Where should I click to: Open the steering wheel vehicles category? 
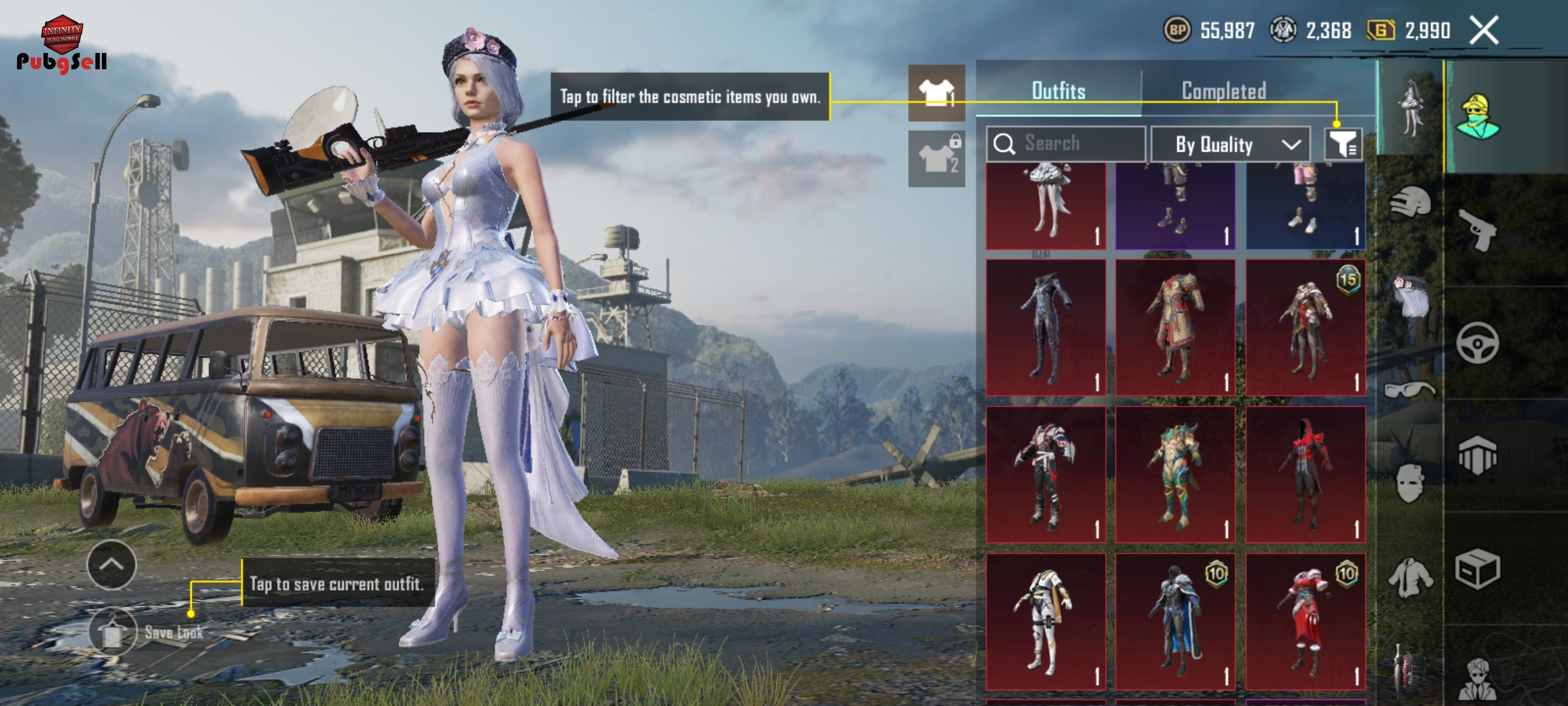click(x=1478, y=343)
